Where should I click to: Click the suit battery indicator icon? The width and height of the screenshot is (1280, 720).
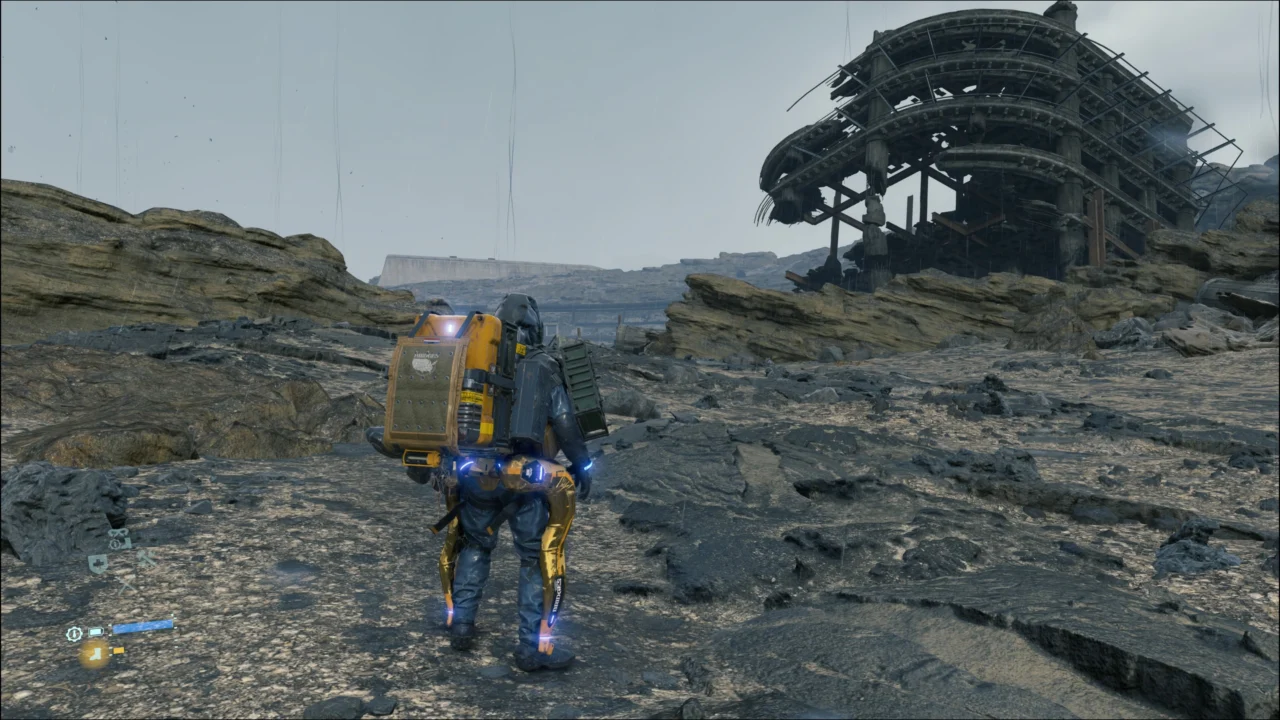pyautogui.click(x=96, y=631)
